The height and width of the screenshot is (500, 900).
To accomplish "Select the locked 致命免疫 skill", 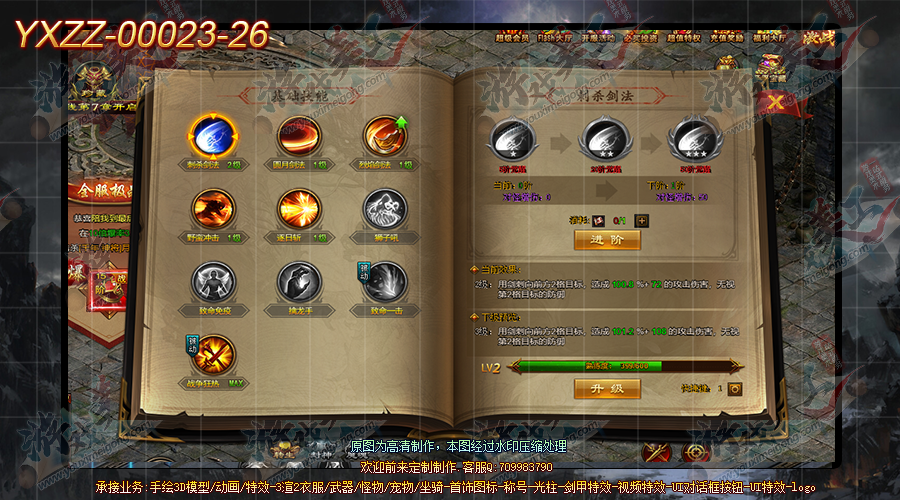I will click(x=212, y=283).
